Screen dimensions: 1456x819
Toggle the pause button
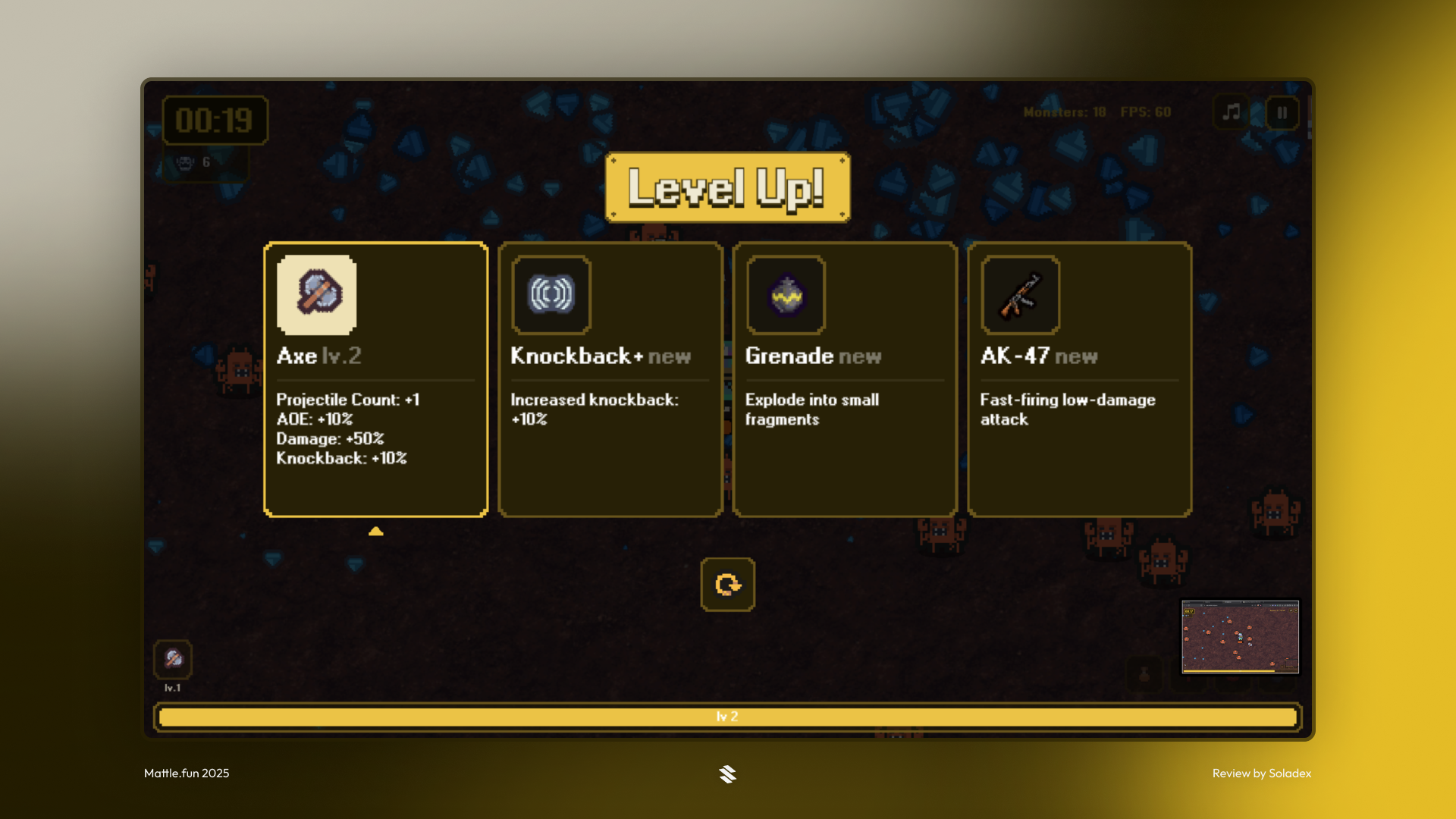(1282, 113)
